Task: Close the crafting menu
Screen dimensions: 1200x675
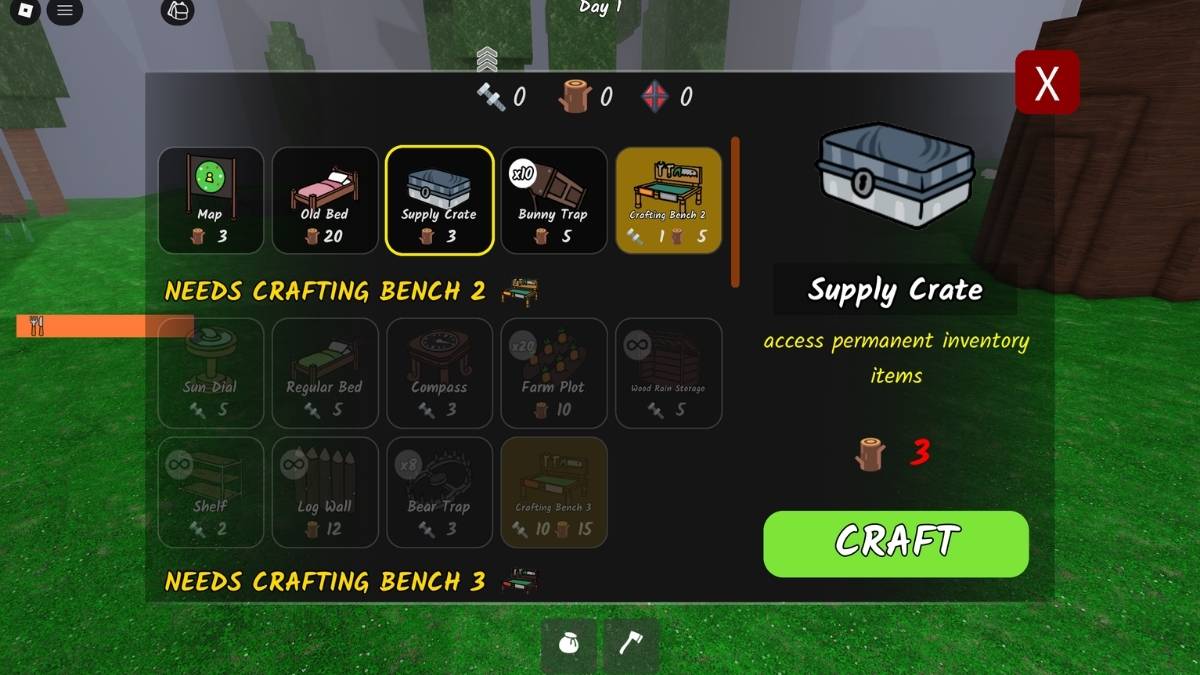Action: point(1047,83)
